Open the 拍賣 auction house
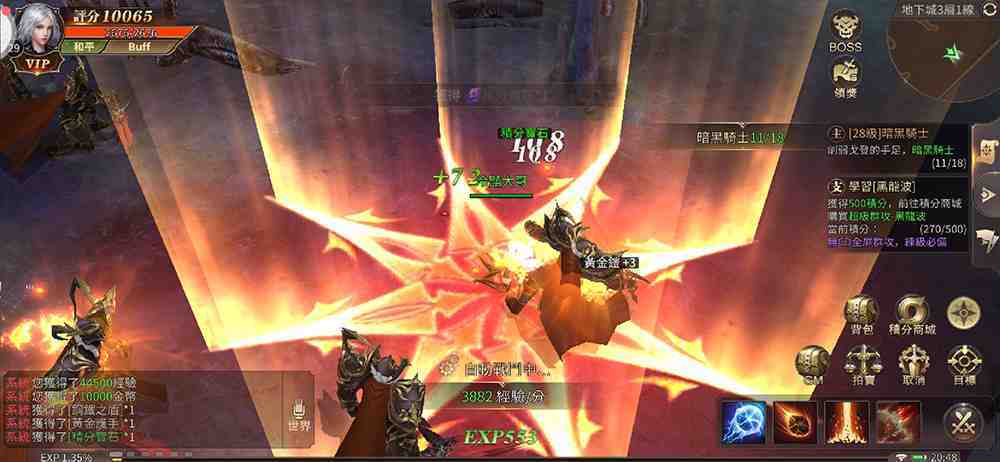The height and width of the screenshot is (462, 1000). coord(862,365)
